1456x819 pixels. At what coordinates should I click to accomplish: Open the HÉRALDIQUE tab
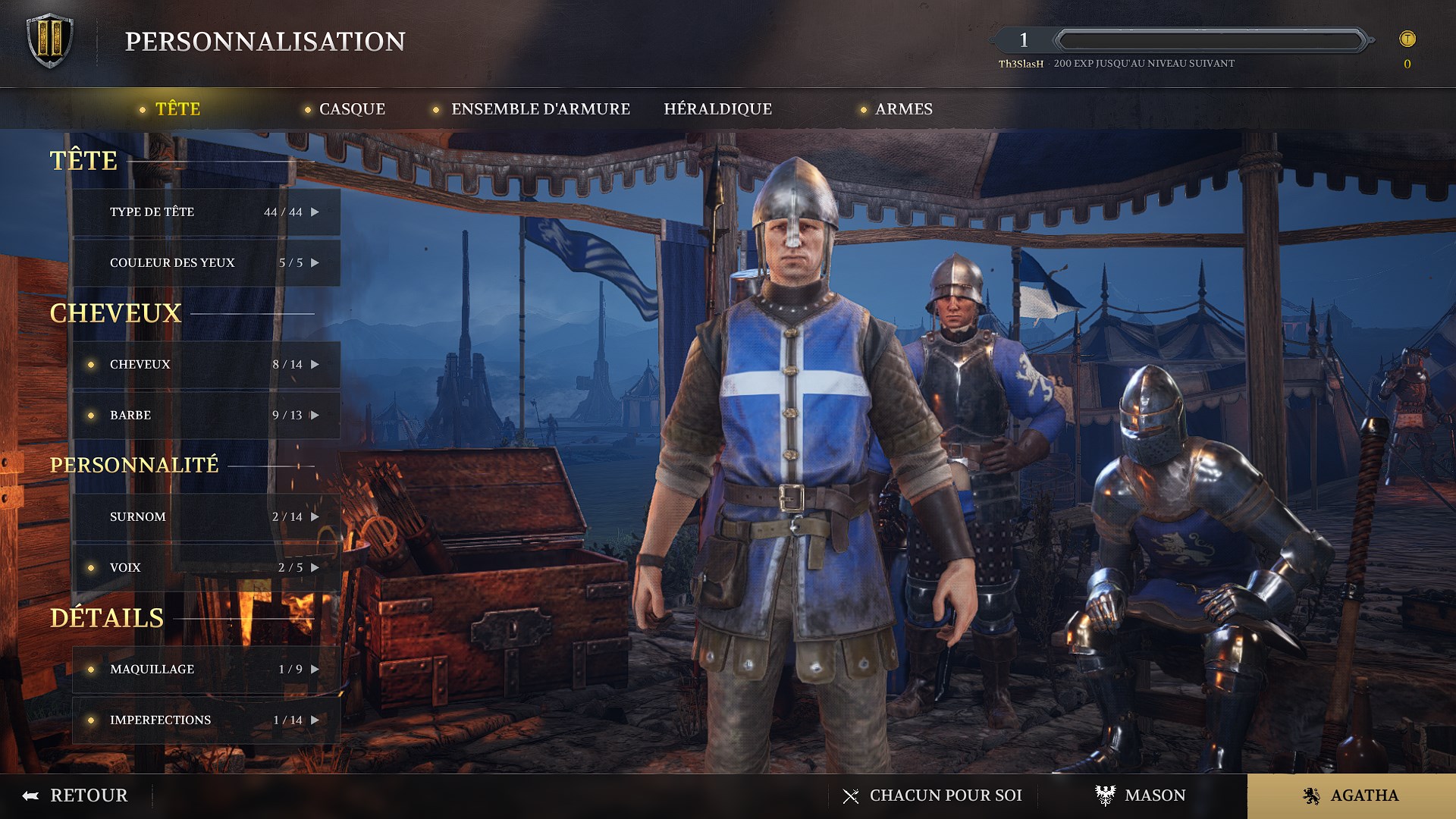point(719,109)
